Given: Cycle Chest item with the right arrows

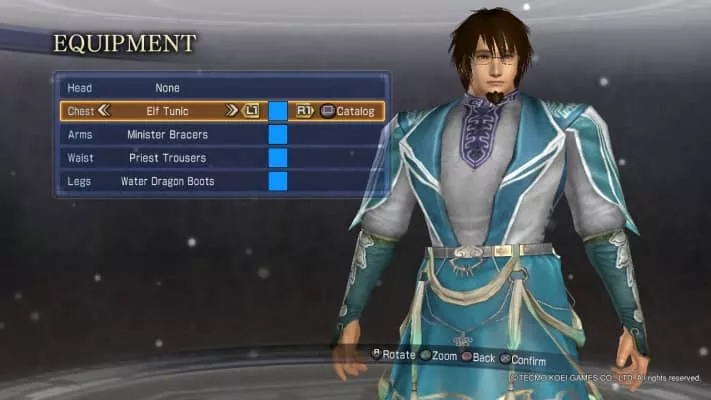Looking at the screenshot, I should pos(232,111).
